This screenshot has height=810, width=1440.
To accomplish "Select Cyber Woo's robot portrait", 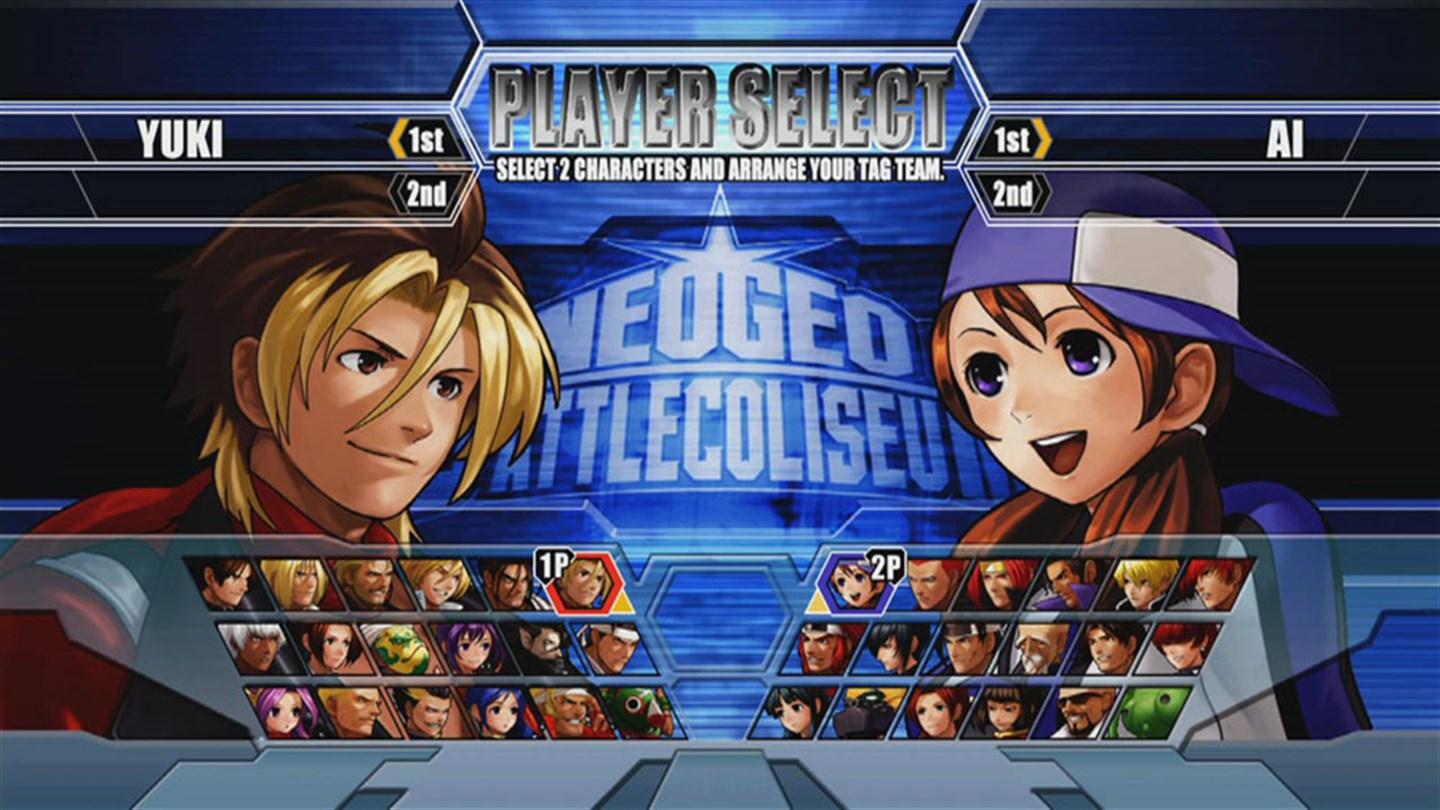I will click(x=865, y=712).
